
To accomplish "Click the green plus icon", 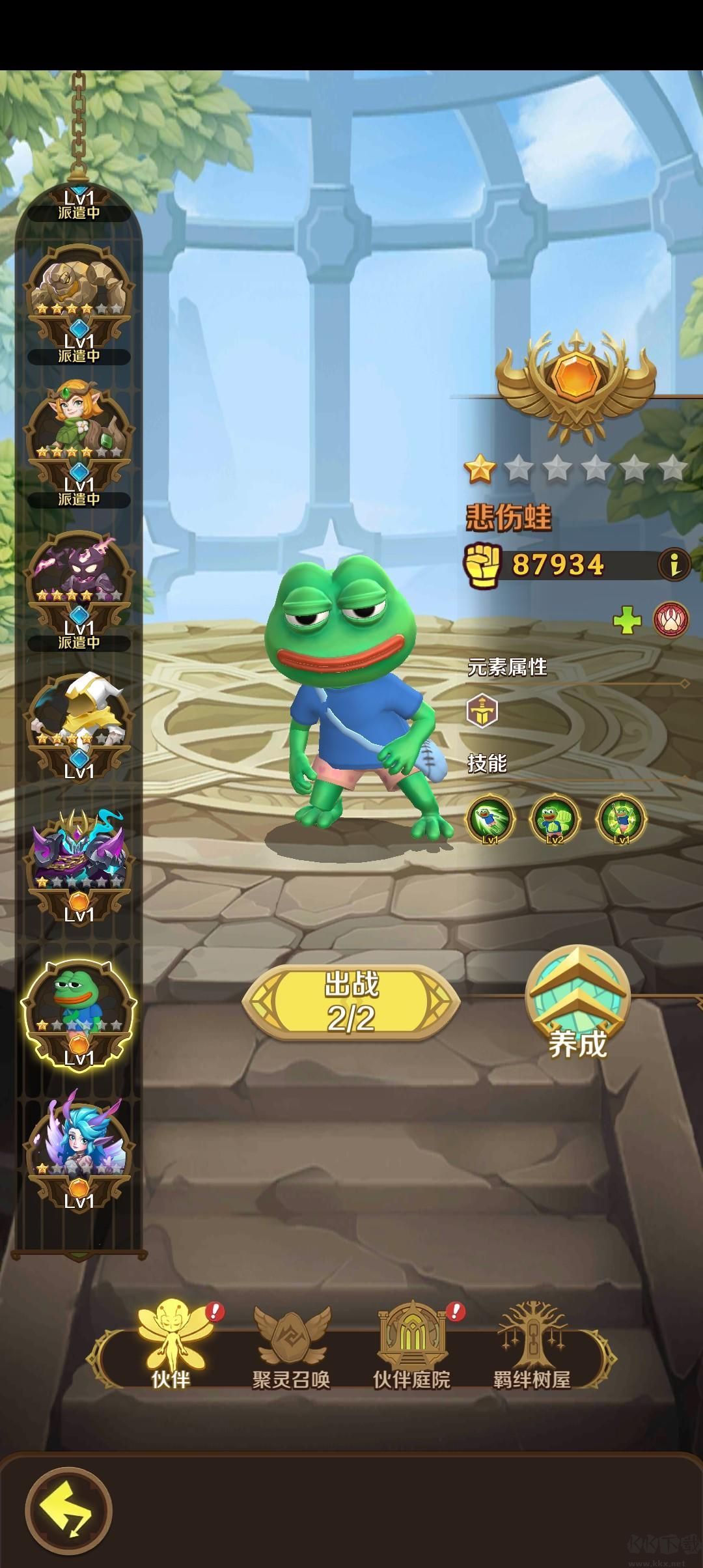I will 627,621.
